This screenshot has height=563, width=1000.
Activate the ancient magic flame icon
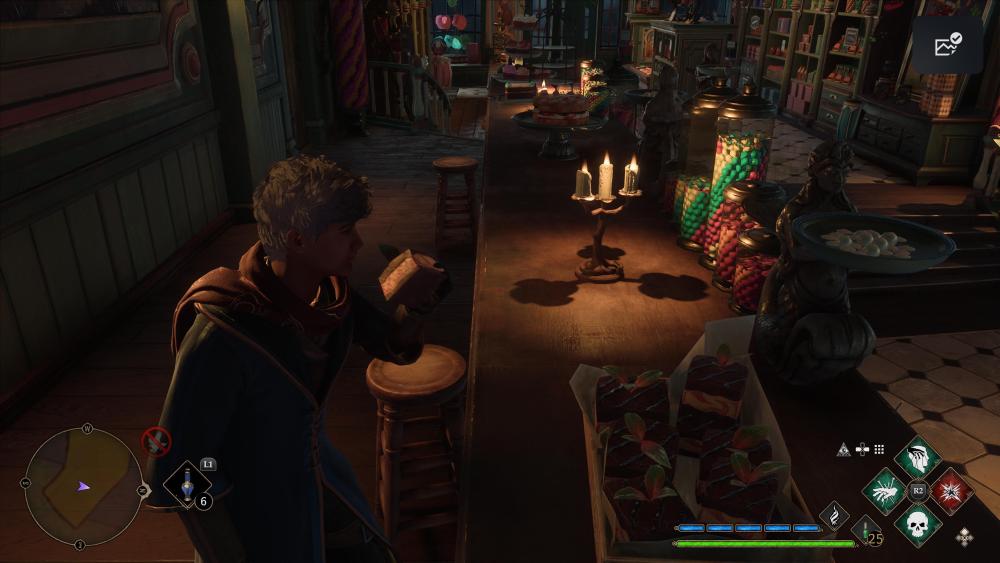834,514
